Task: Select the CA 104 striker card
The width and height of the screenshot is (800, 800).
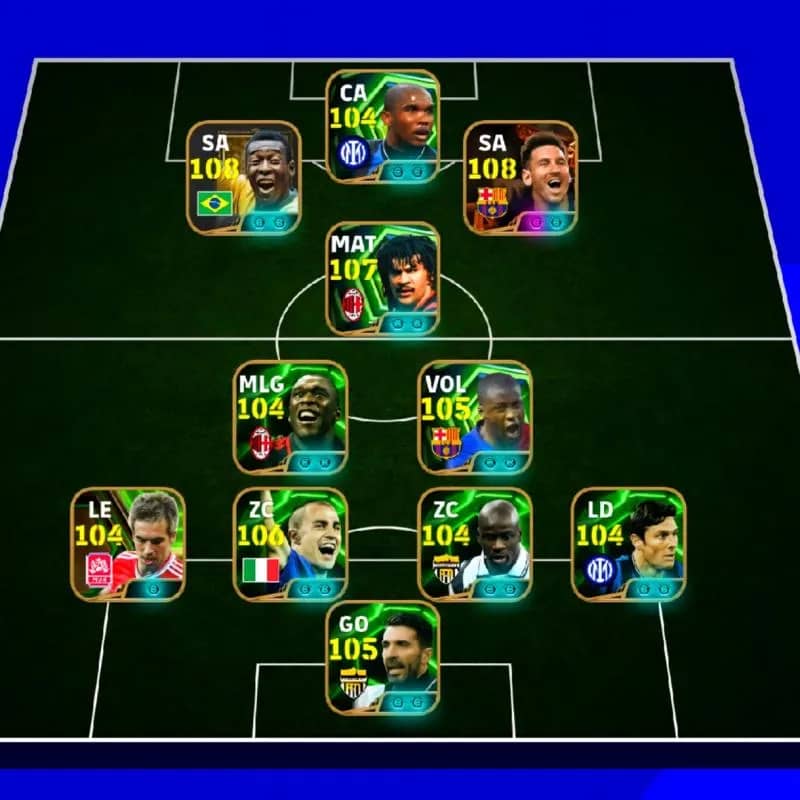Action: coord(383,126)
